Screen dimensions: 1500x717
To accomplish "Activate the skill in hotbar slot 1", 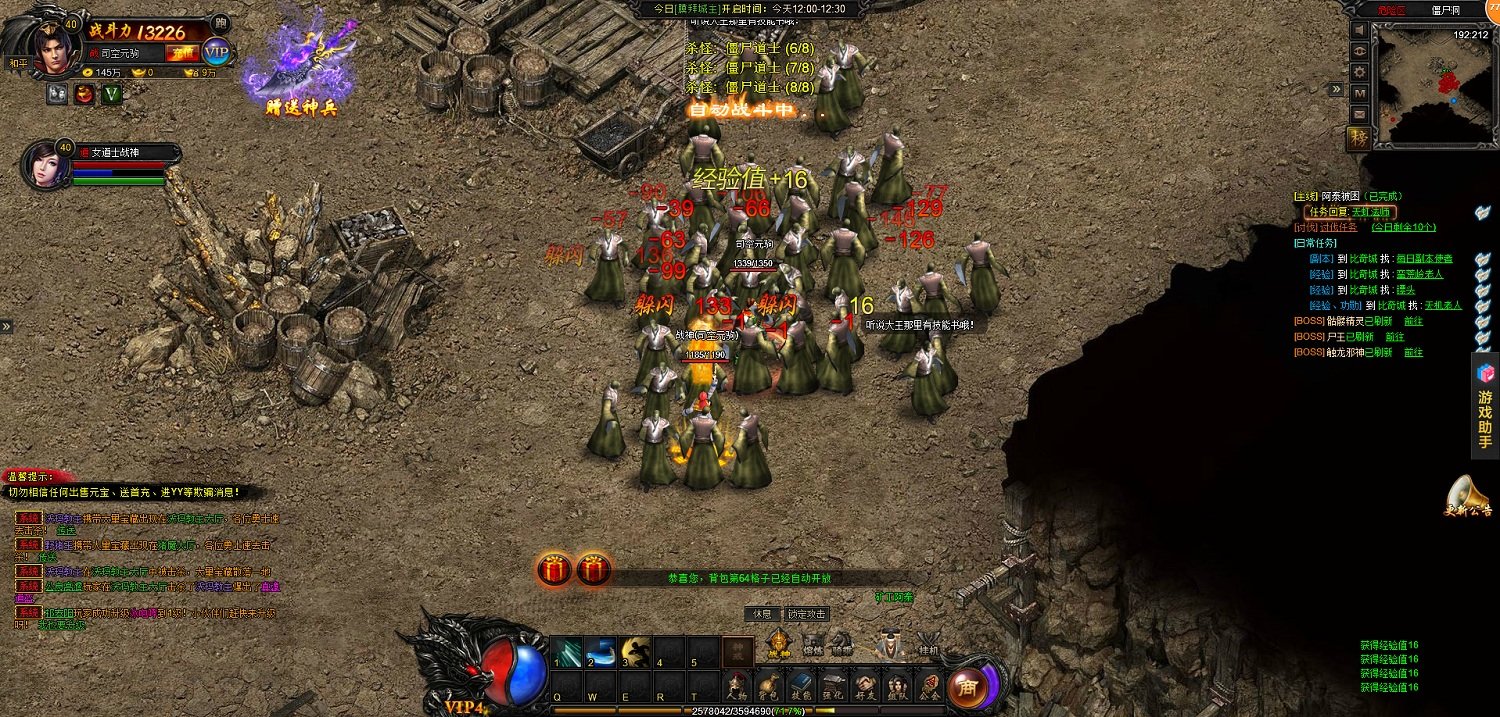I will 567,652.
